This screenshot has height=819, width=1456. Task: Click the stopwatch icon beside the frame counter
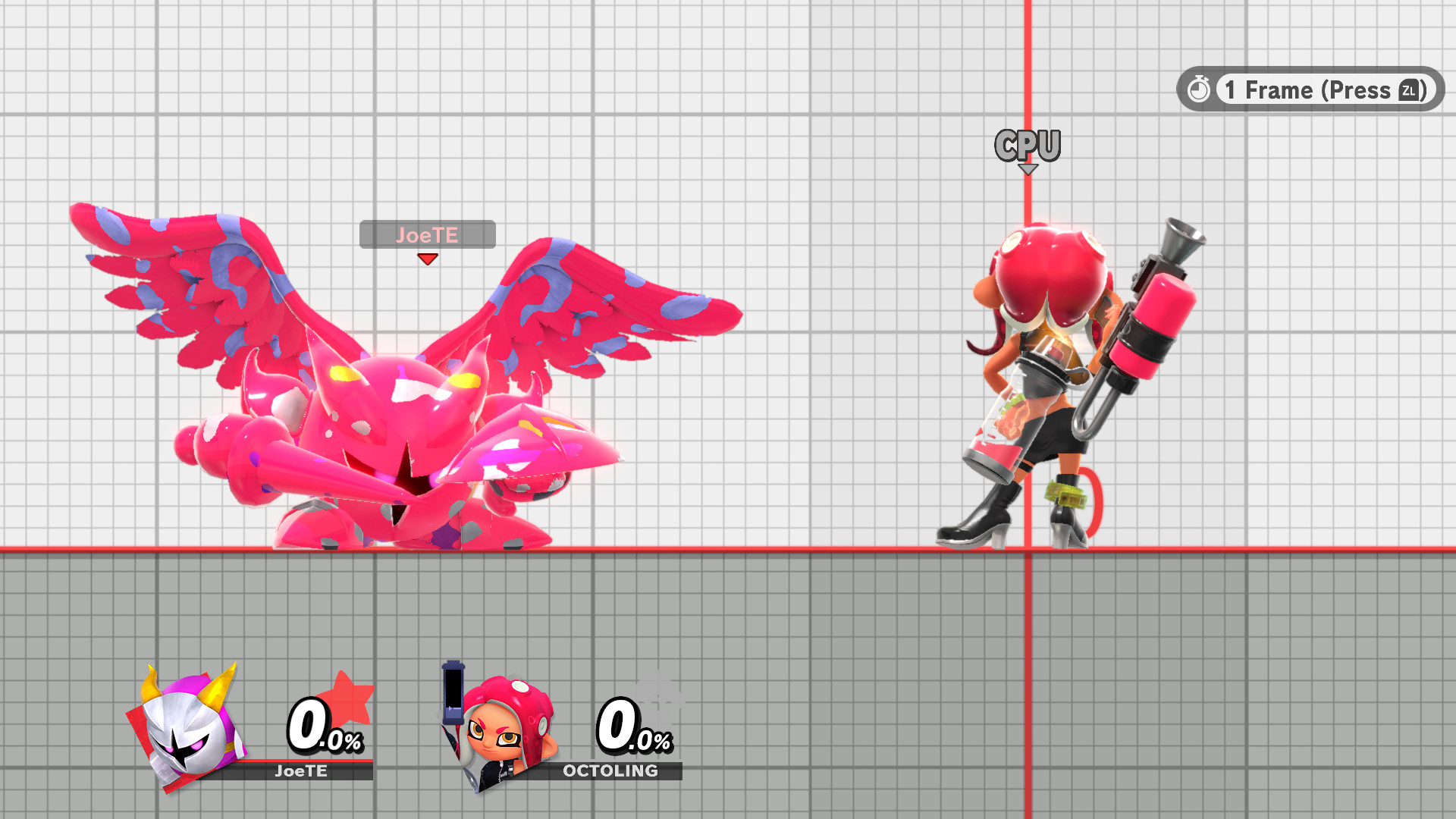coord(1199,89)
